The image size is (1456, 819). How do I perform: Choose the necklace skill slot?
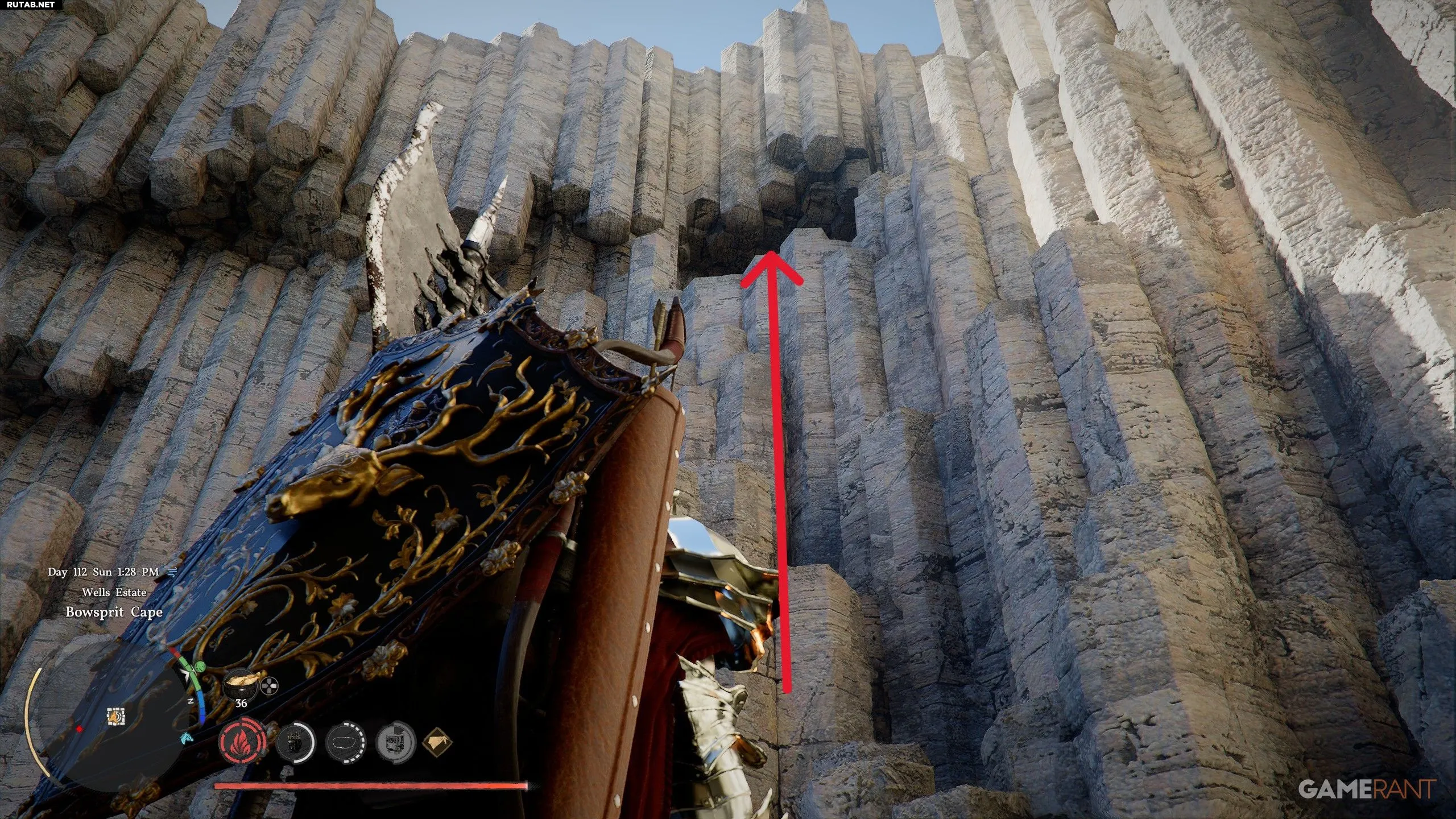tap(345, 742)
